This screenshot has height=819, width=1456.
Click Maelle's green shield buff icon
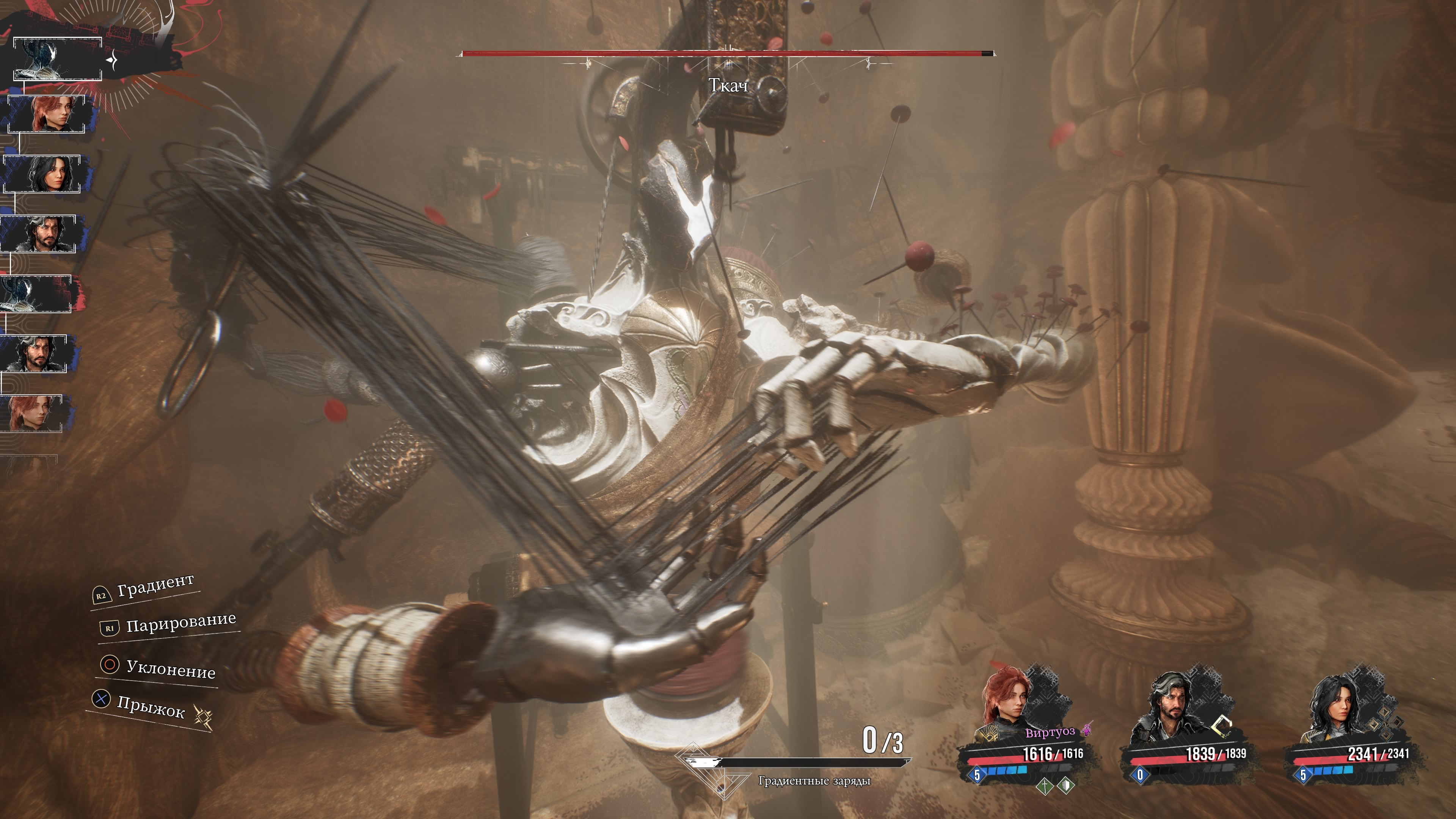point(1066,785)
